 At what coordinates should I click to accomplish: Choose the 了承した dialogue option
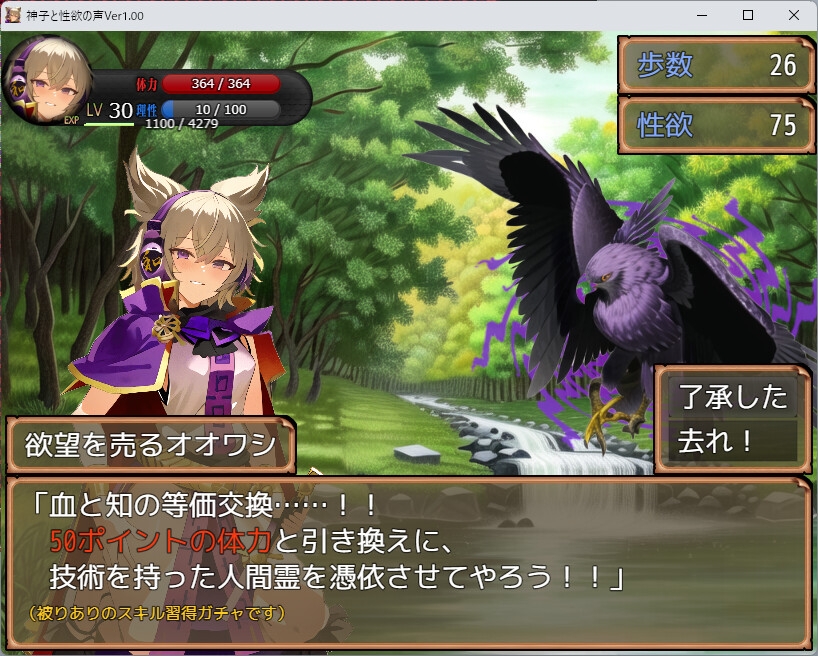[733, 398]
